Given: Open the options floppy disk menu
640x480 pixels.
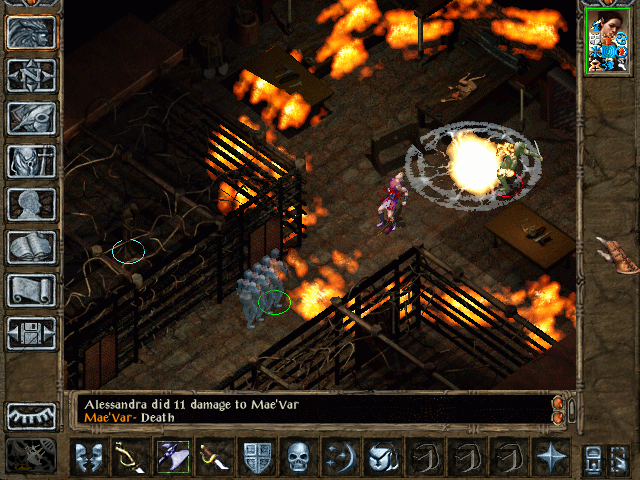Looking at the screenshot, I should point(31,332).
